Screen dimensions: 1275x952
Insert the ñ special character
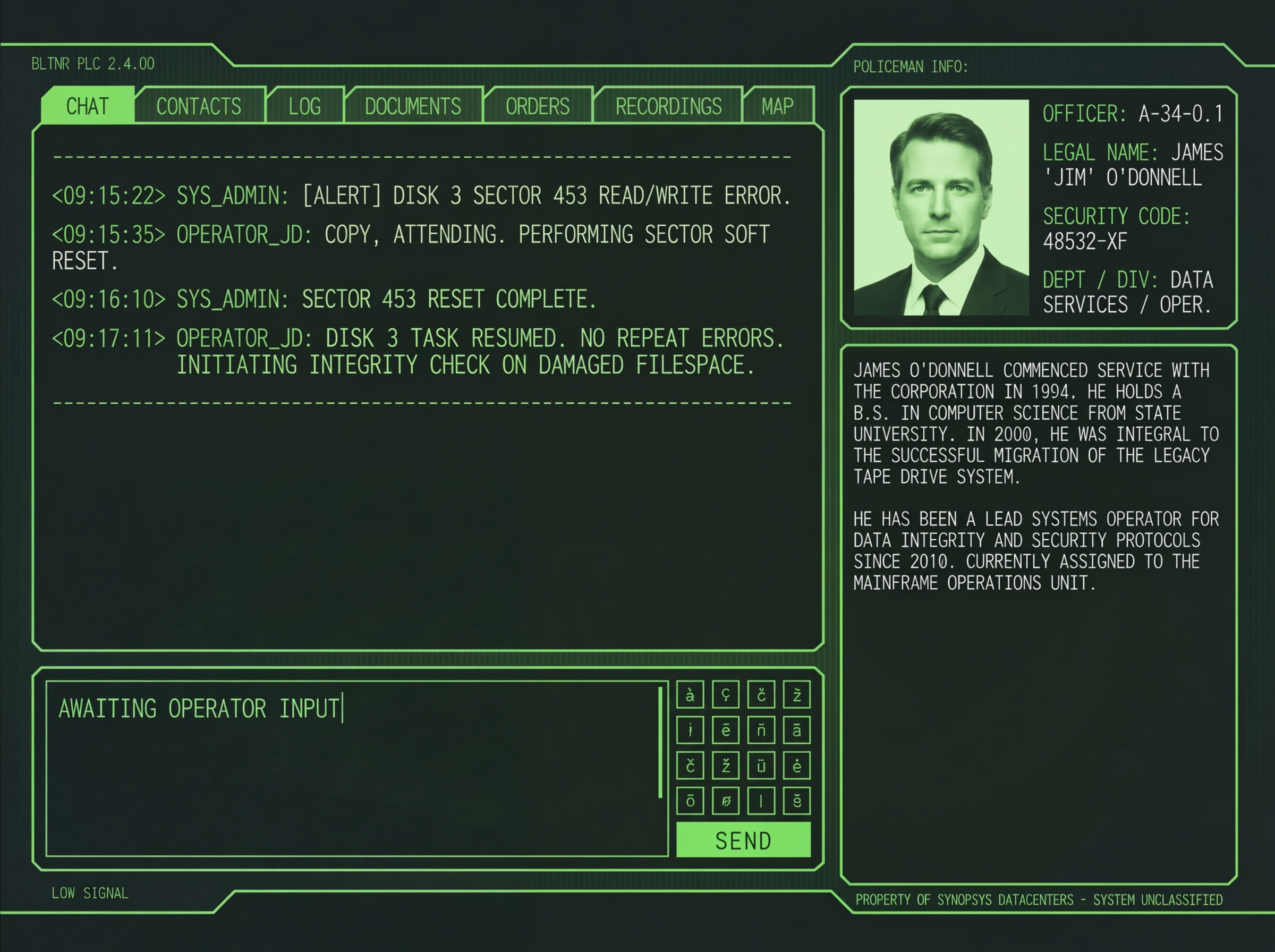click(762, 730)
